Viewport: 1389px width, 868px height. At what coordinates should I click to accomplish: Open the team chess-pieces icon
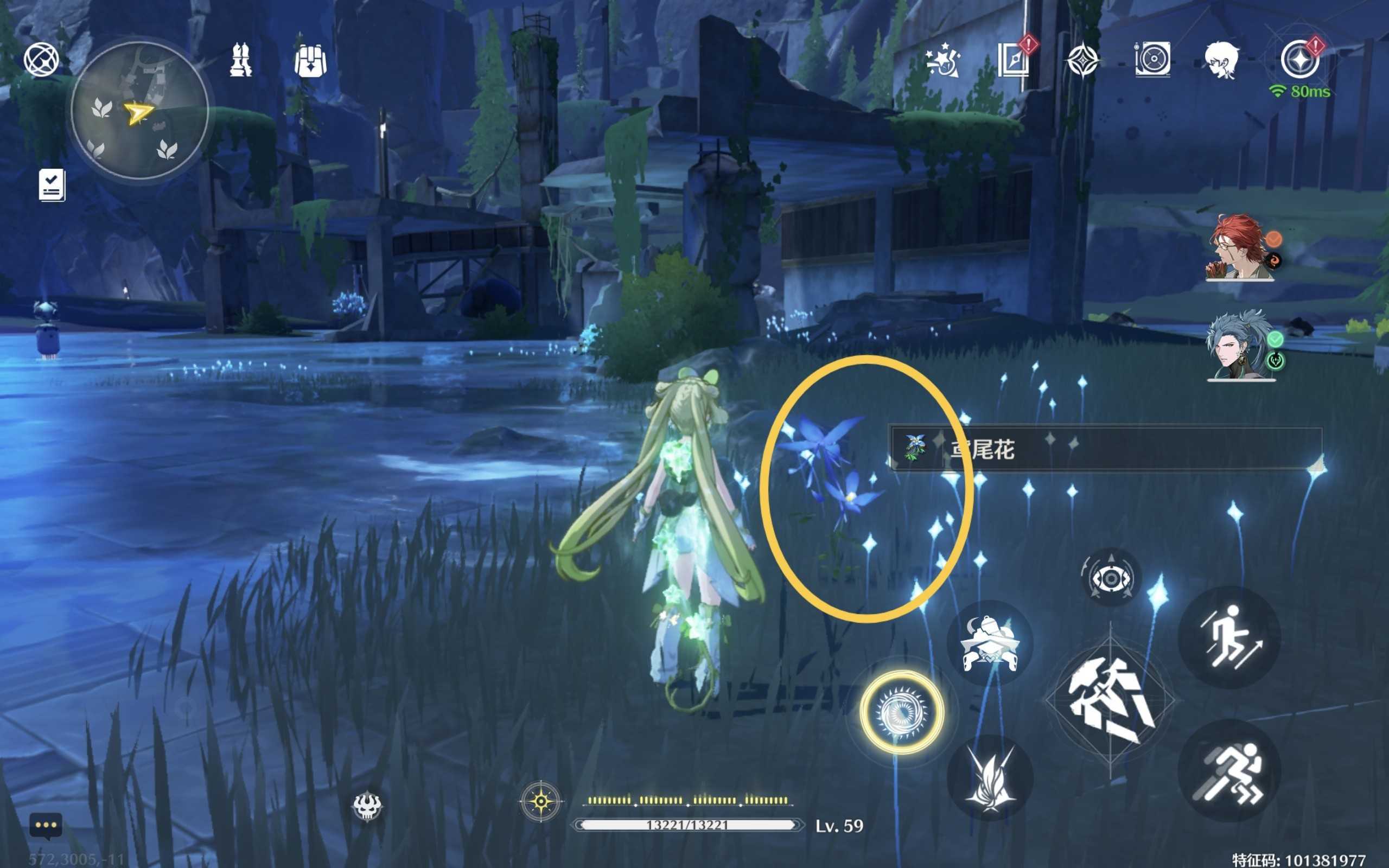240,60
